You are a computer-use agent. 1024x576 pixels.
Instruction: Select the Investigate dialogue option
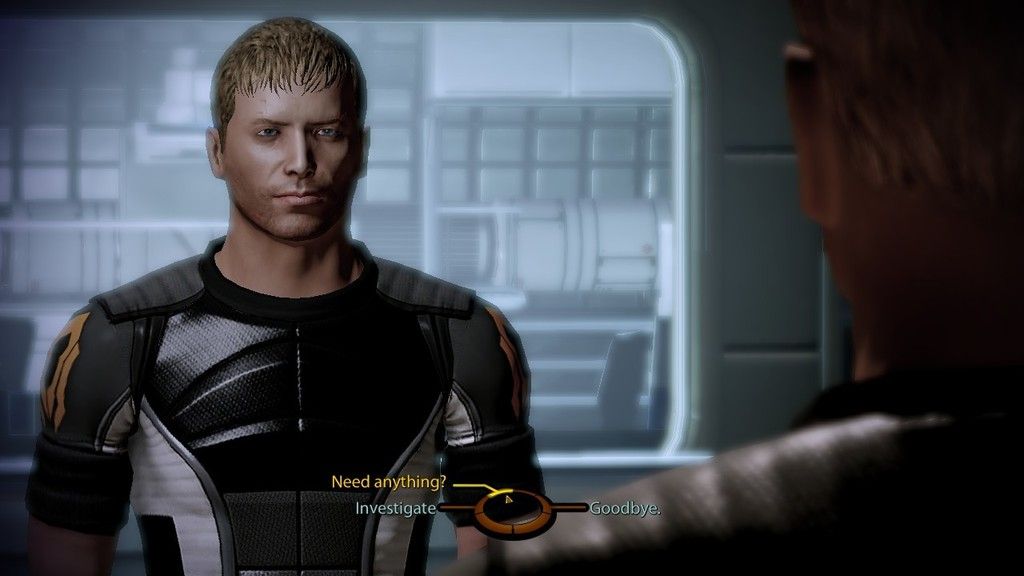tap(396, 508)
